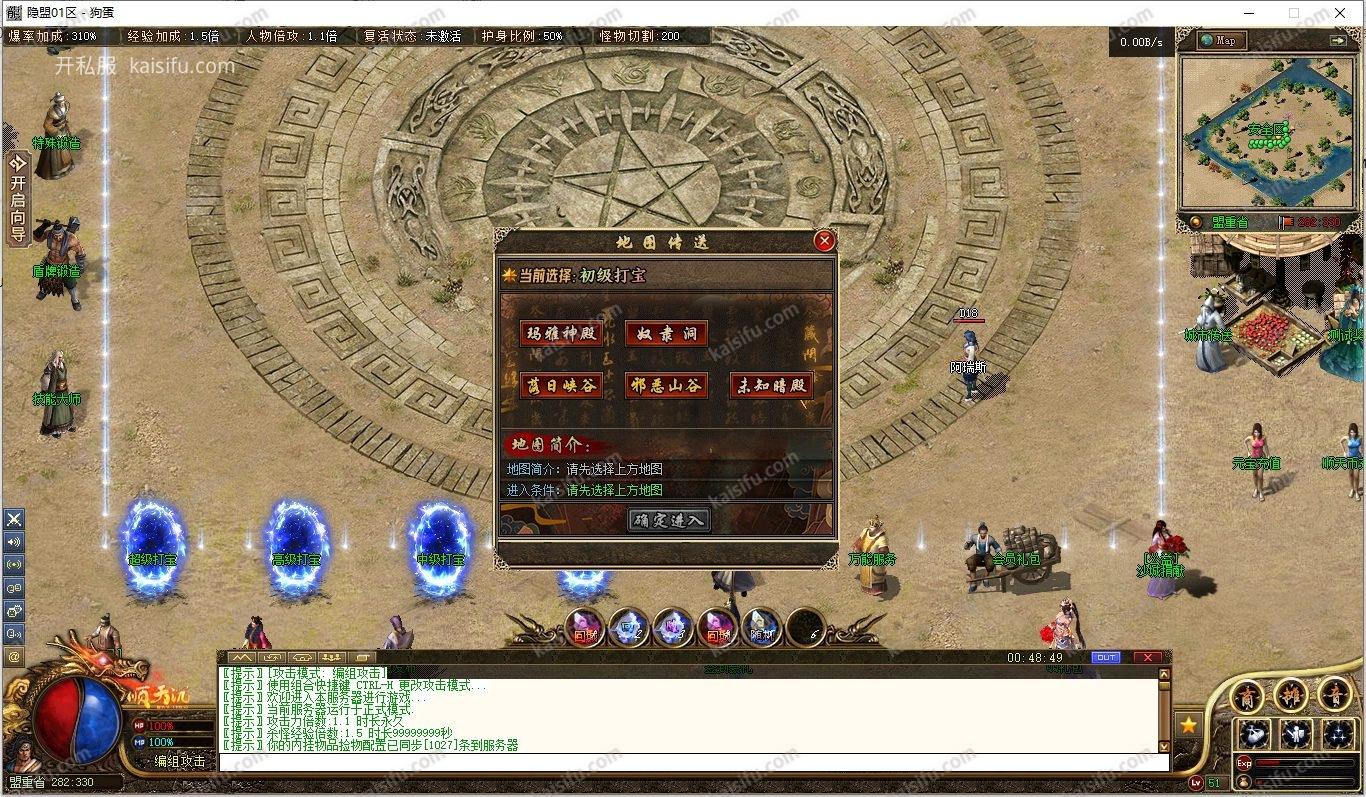
Task: Choose the 奴隶洞 map destination
Action: click(x=666, y=334)
